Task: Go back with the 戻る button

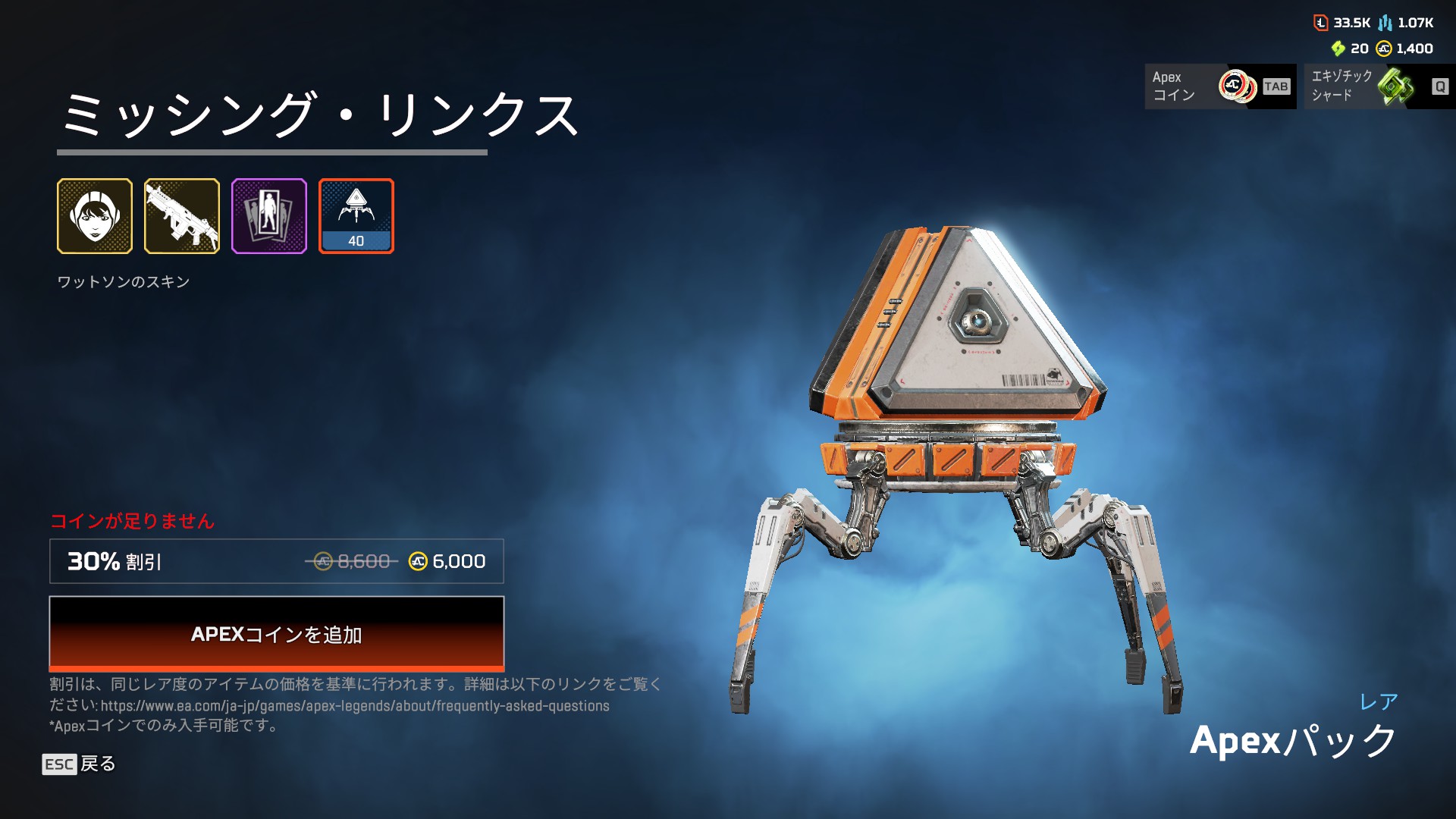Action: [x=79, y=764]
